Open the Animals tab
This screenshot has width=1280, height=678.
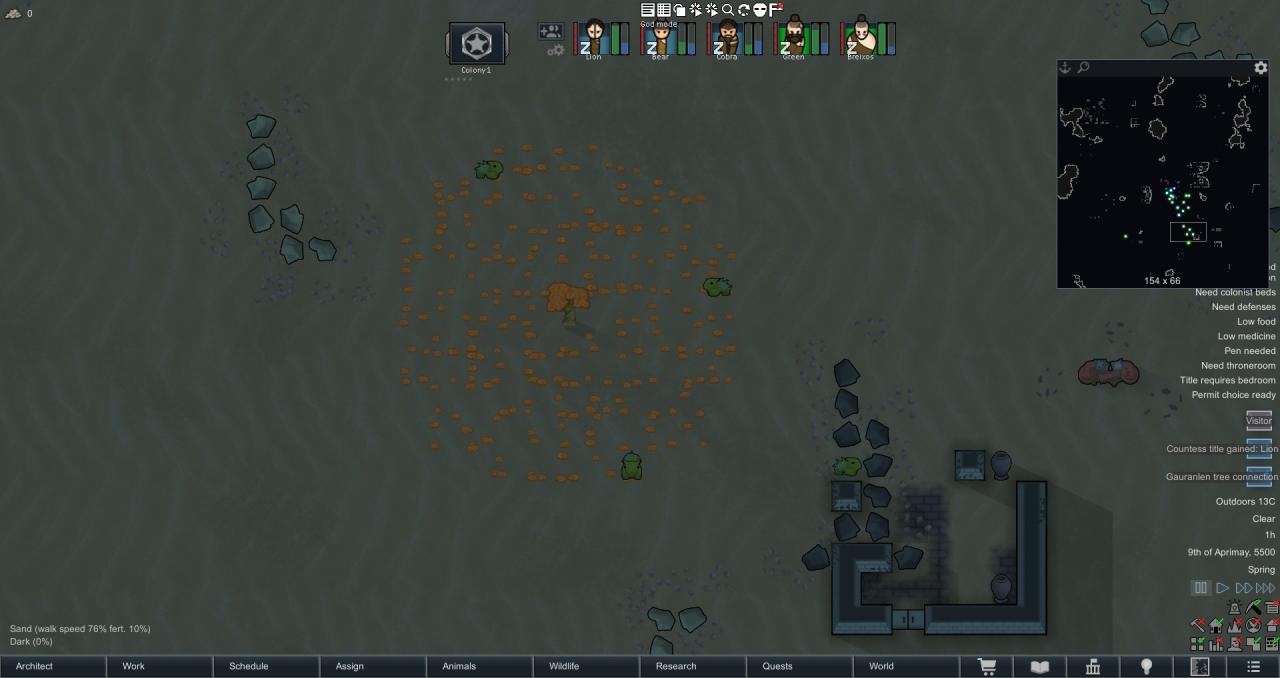point(480,666)
